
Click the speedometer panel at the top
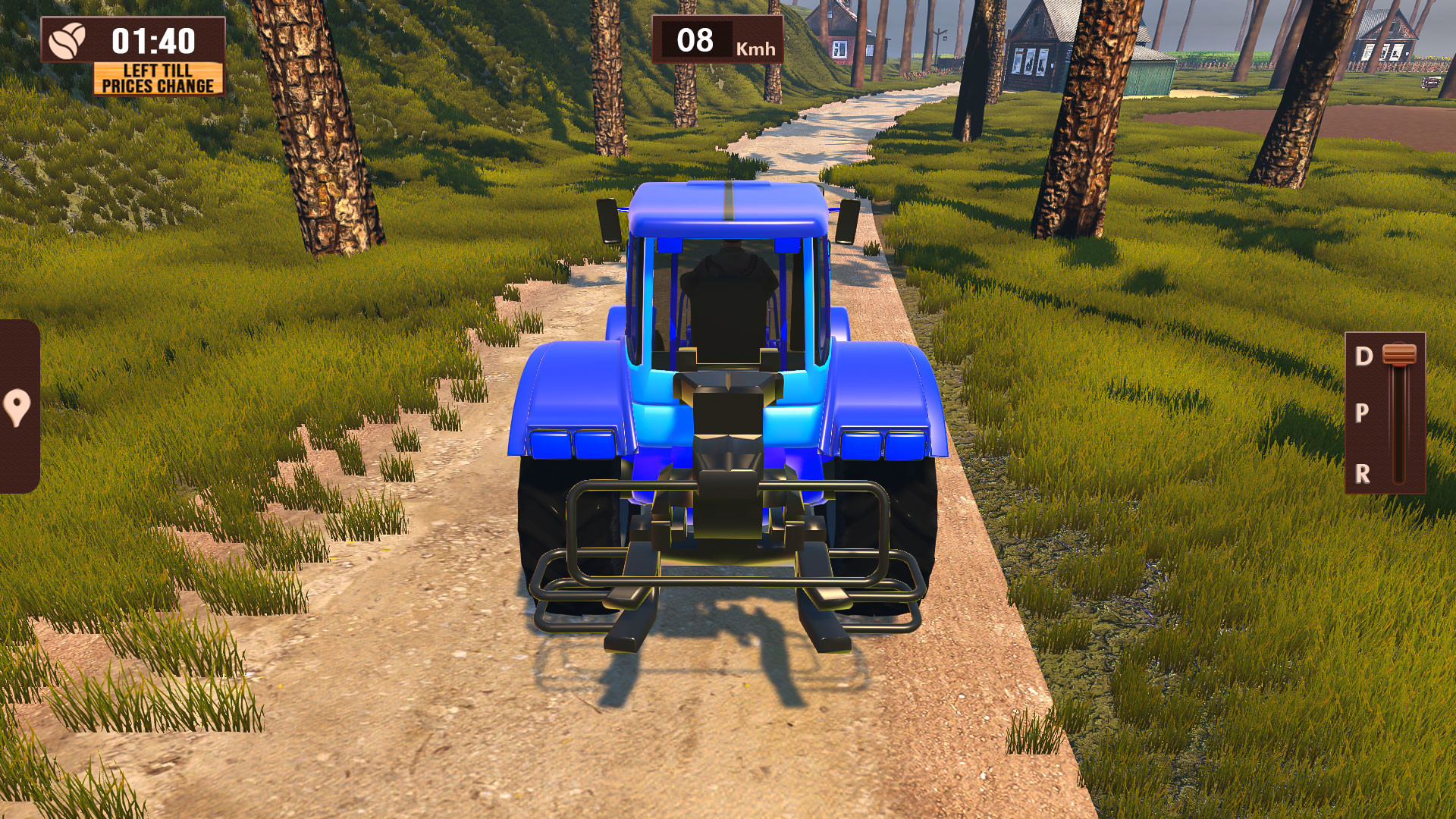[x=718, y=38]
